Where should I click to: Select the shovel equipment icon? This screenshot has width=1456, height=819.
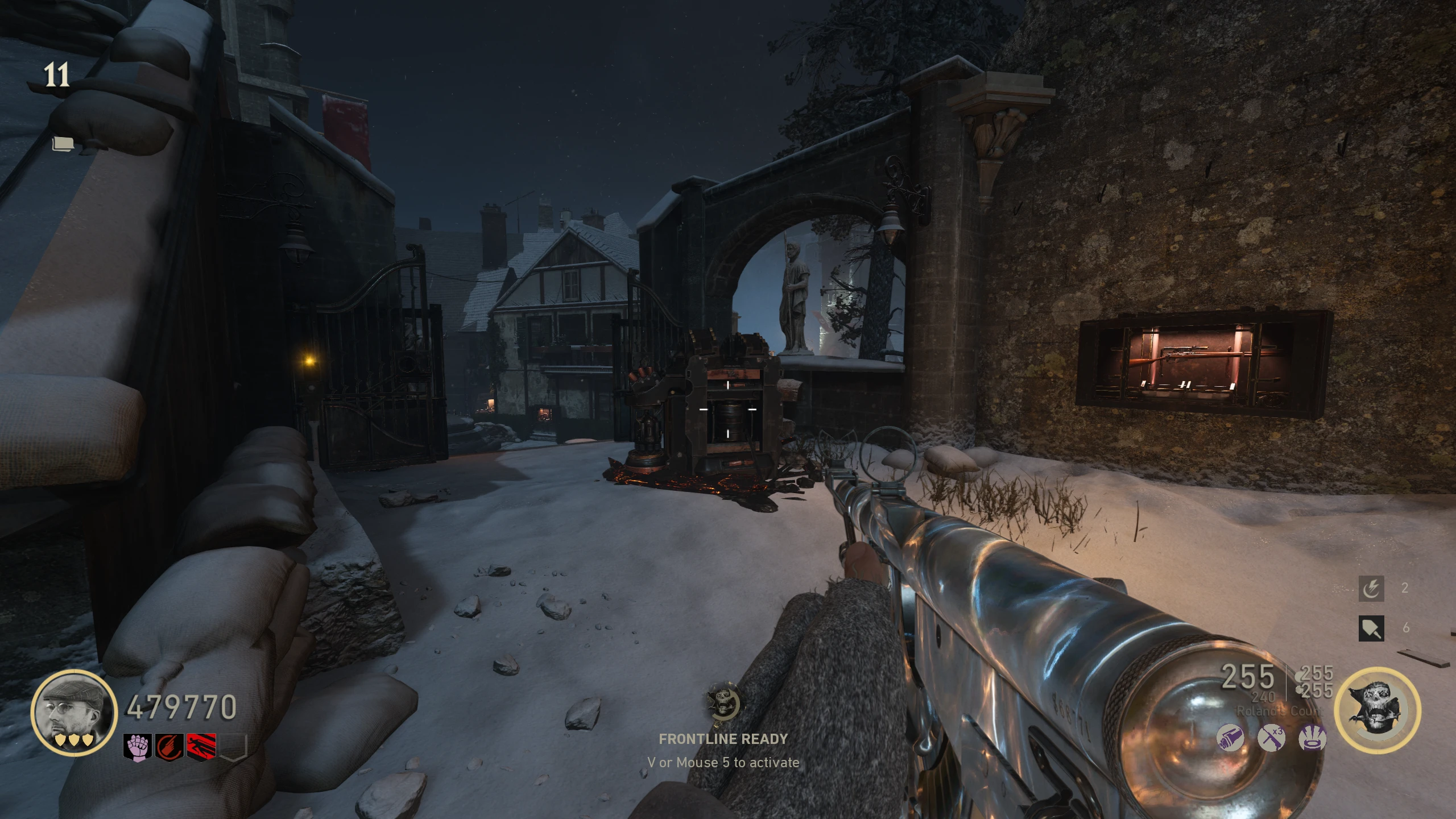[1371, 628]
